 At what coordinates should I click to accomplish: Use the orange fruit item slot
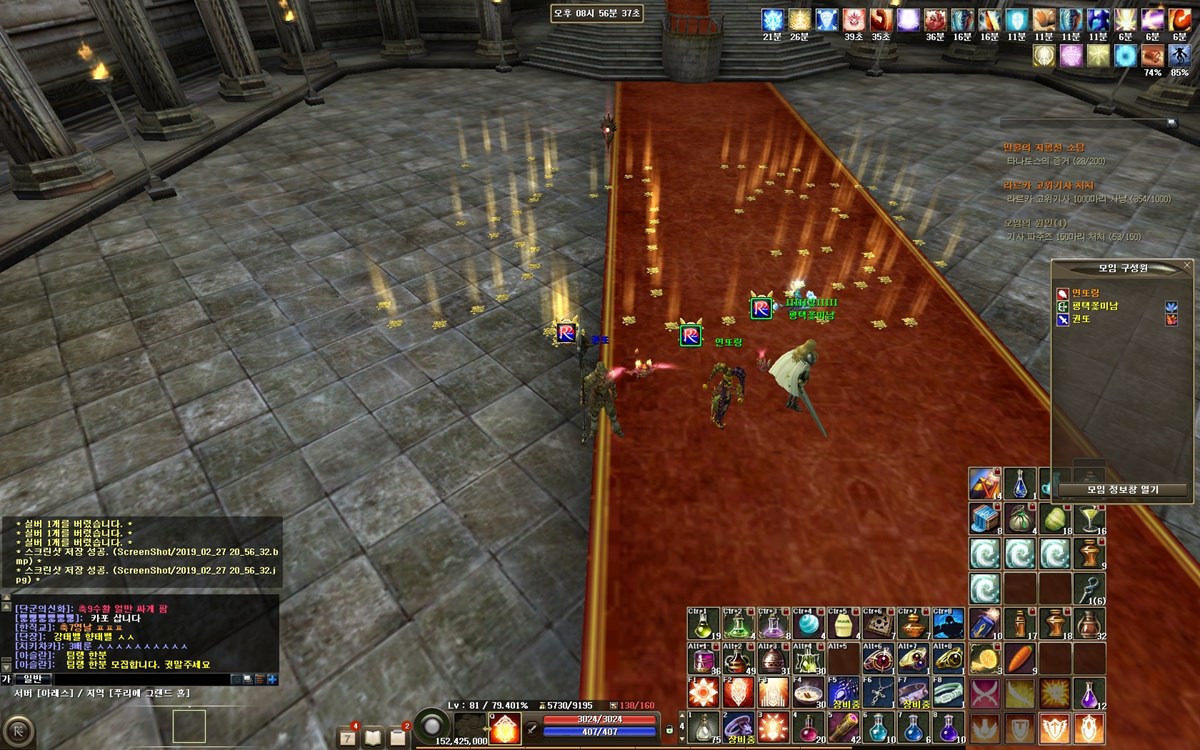(x=985, y=658)
